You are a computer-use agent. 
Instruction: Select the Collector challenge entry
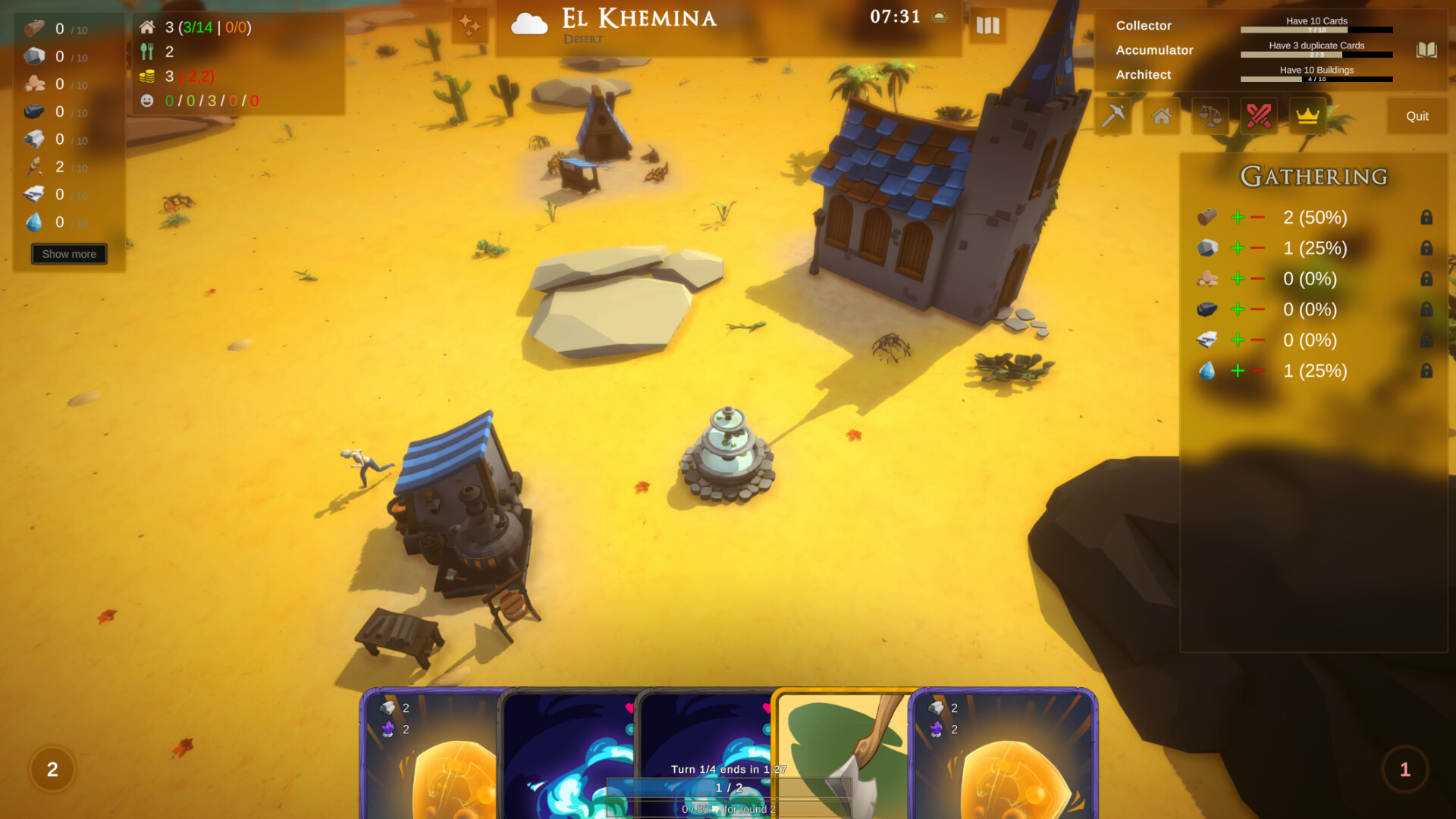coord(1144,25)
